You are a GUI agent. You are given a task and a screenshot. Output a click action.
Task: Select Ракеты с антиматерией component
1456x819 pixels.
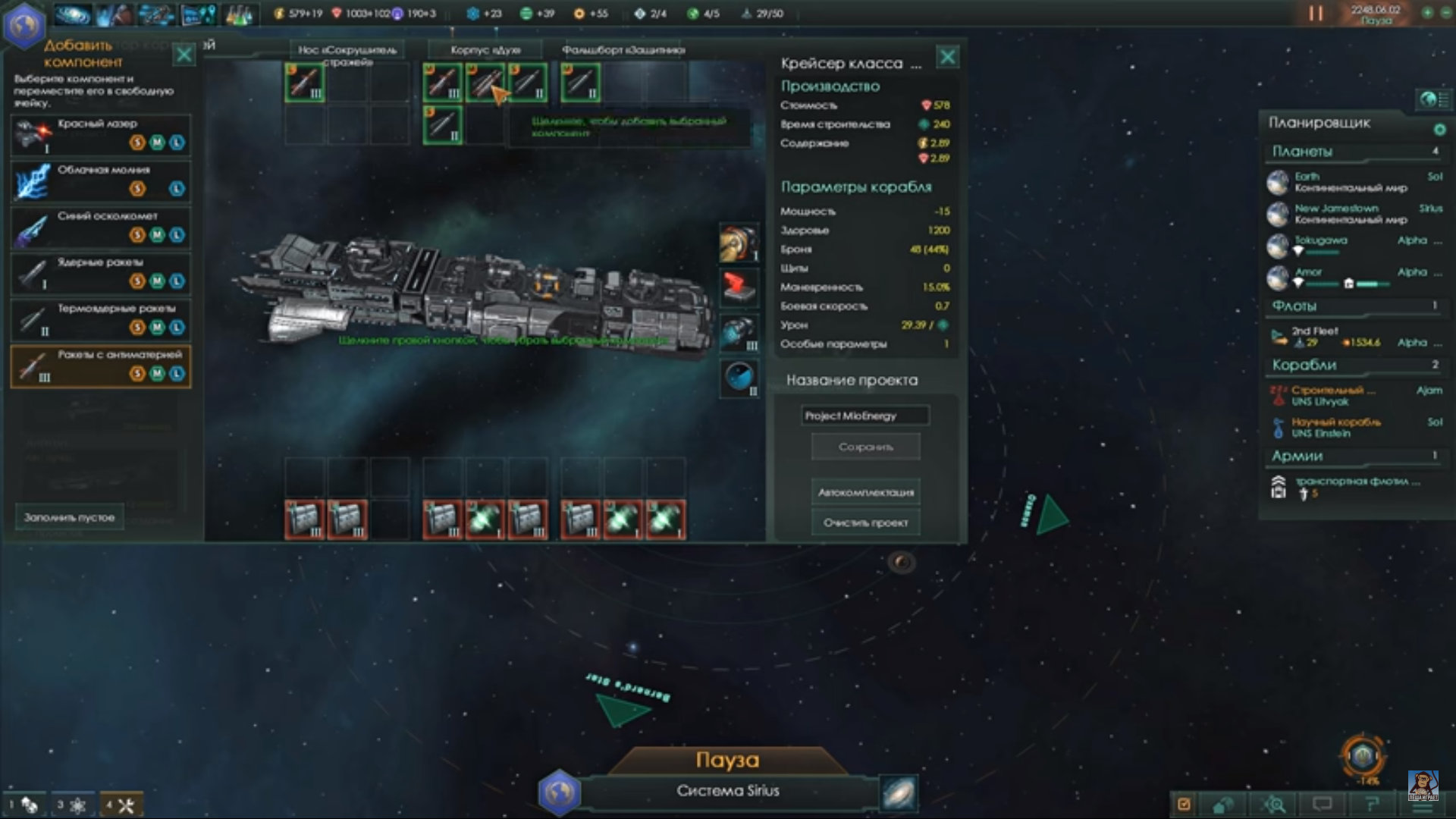coord(100,366)
